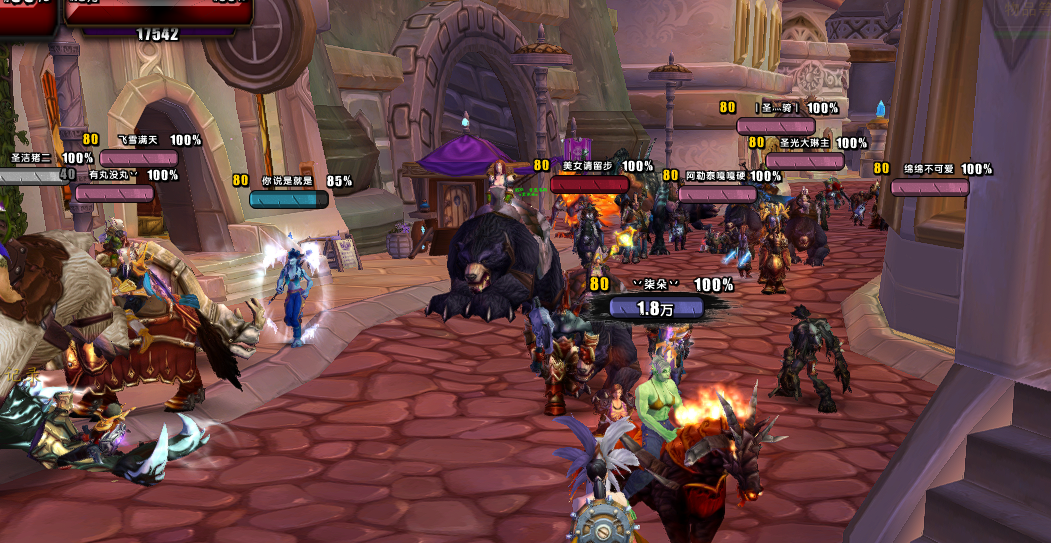This screenshot has height=543, width=1051.
Task: Select the 圣光大琳主 nameplate
Action: [x=805, y=161]
